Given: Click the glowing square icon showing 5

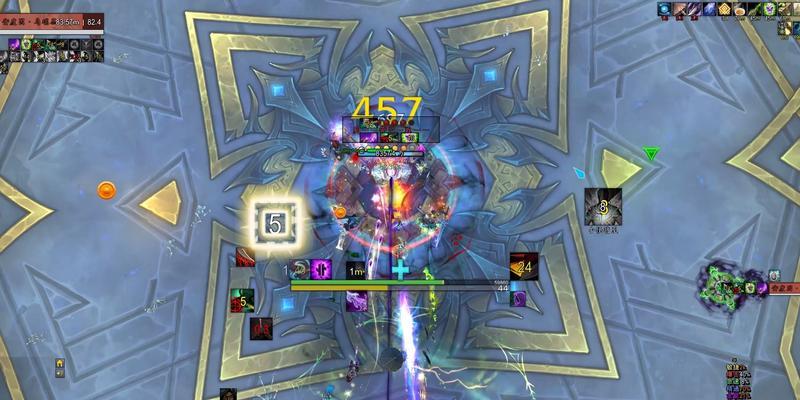Looking at the screenshot, I should [x=274, y=223].
